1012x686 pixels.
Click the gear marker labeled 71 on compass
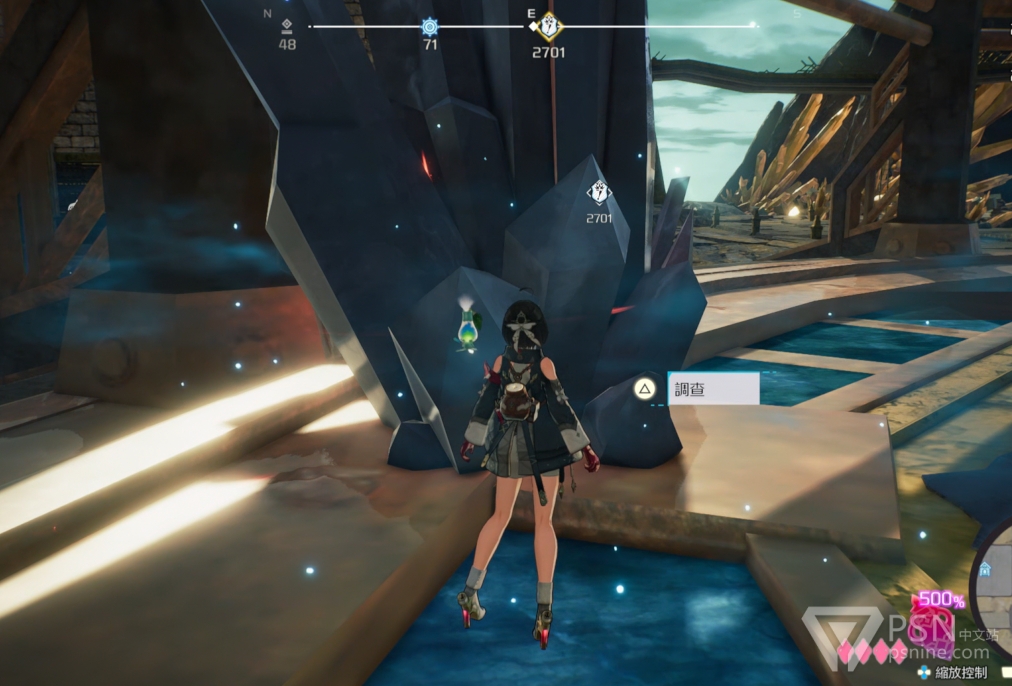[x=430, y=27]
